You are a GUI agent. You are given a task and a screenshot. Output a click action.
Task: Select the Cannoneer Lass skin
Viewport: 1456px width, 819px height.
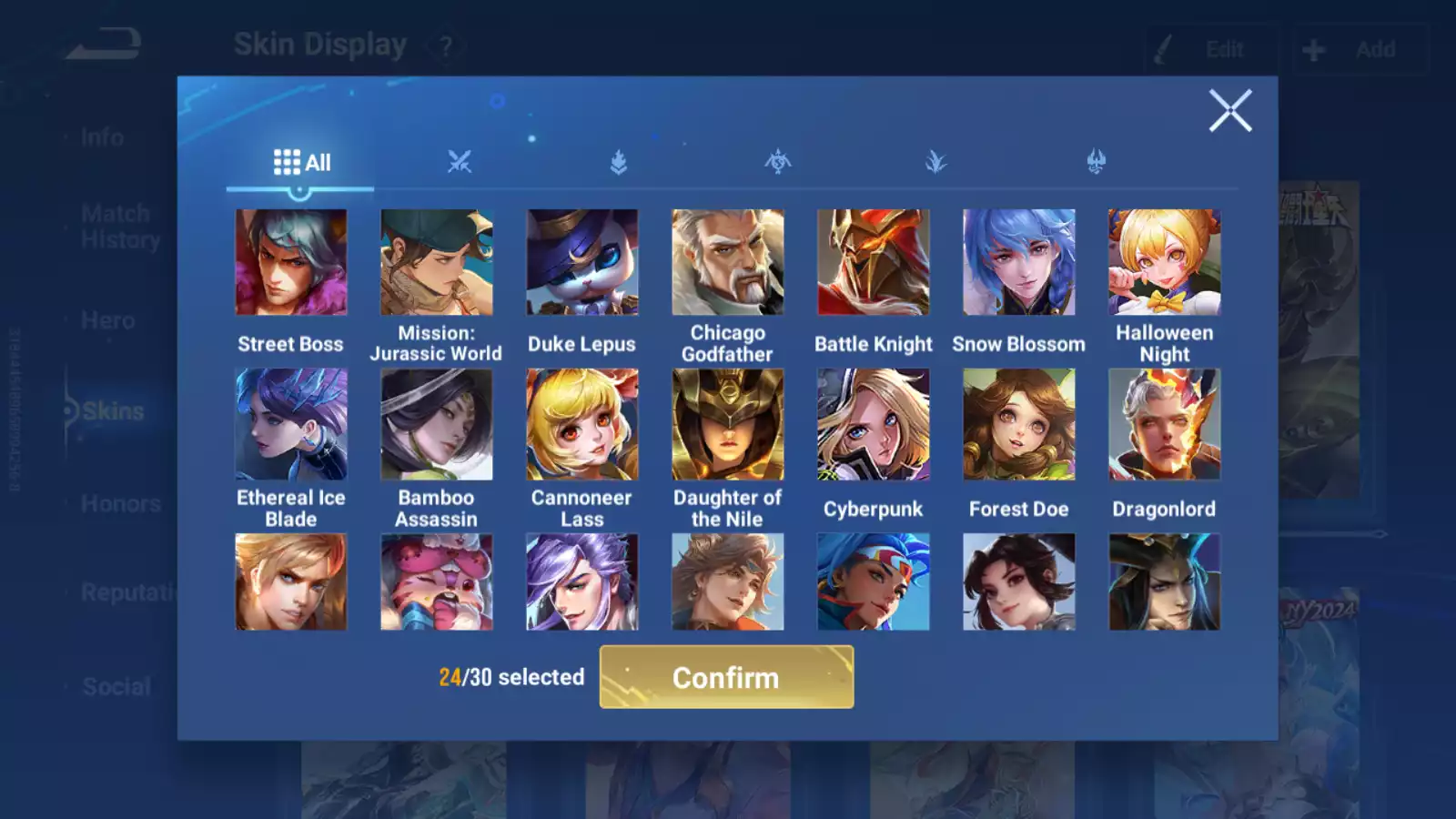pos(582,424)
